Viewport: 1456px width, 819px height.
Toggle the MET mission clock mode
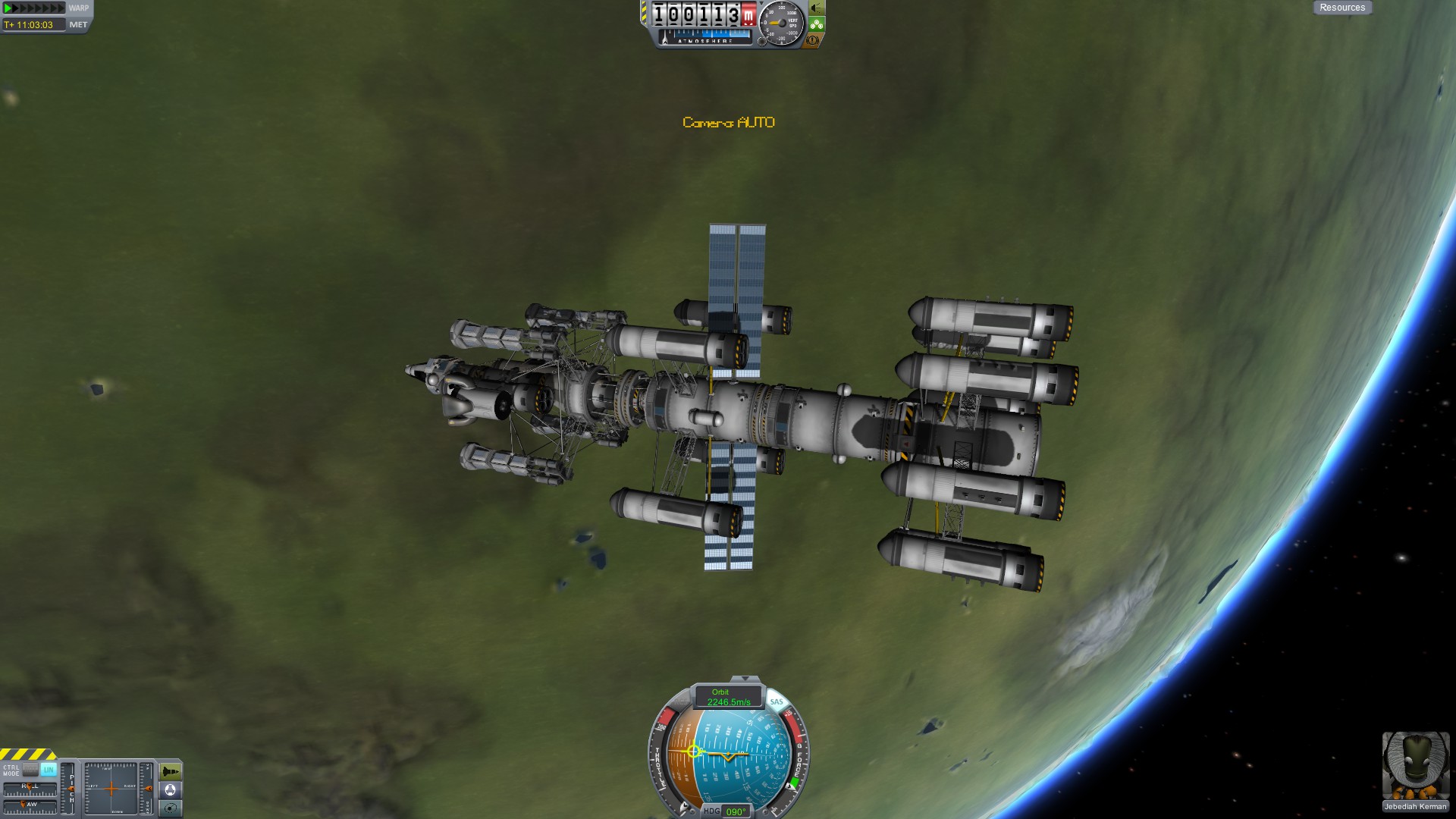coord(78,25)
